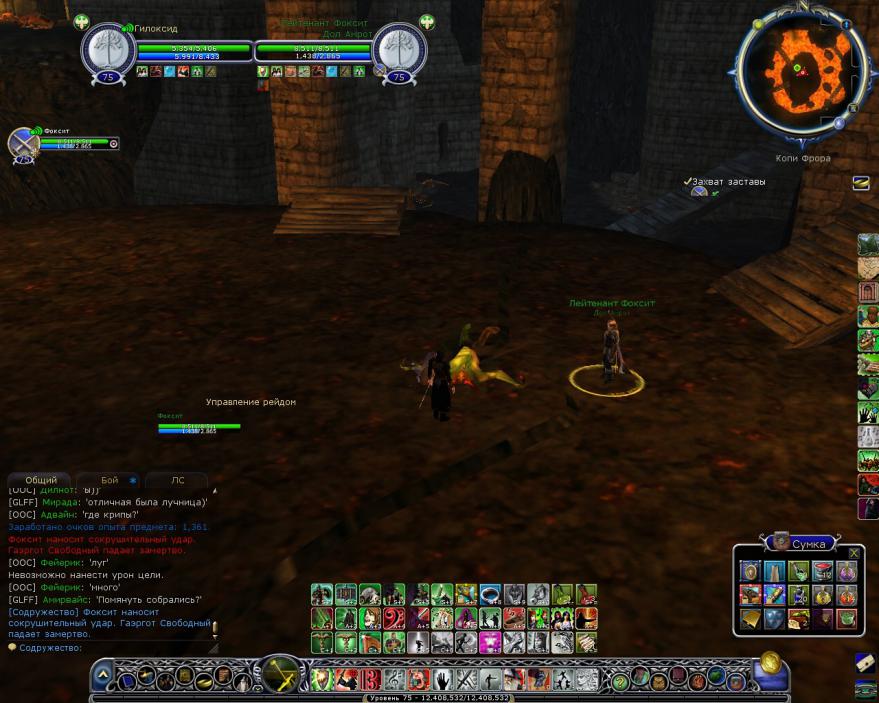
Task: Activate the open hand skill on quickbar
Action: 441,681
